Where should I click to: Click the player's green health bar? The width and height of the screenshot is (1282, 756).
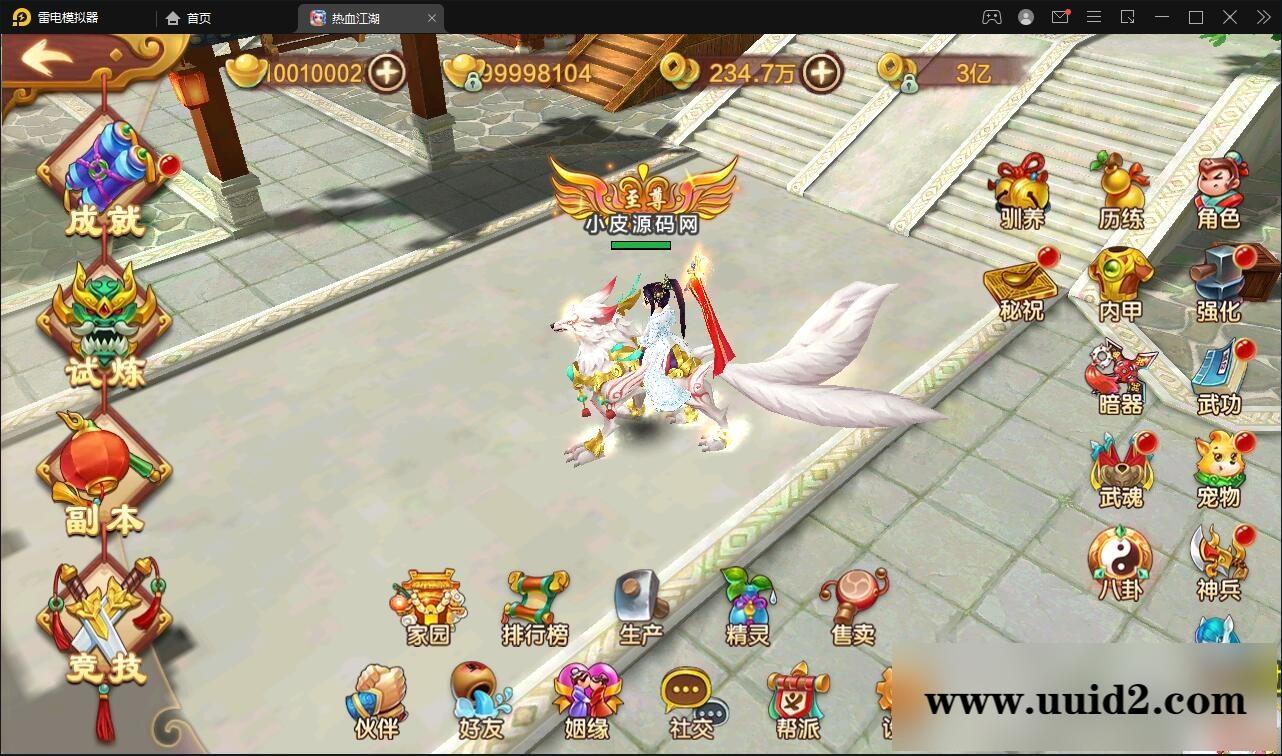click(641, 246)
